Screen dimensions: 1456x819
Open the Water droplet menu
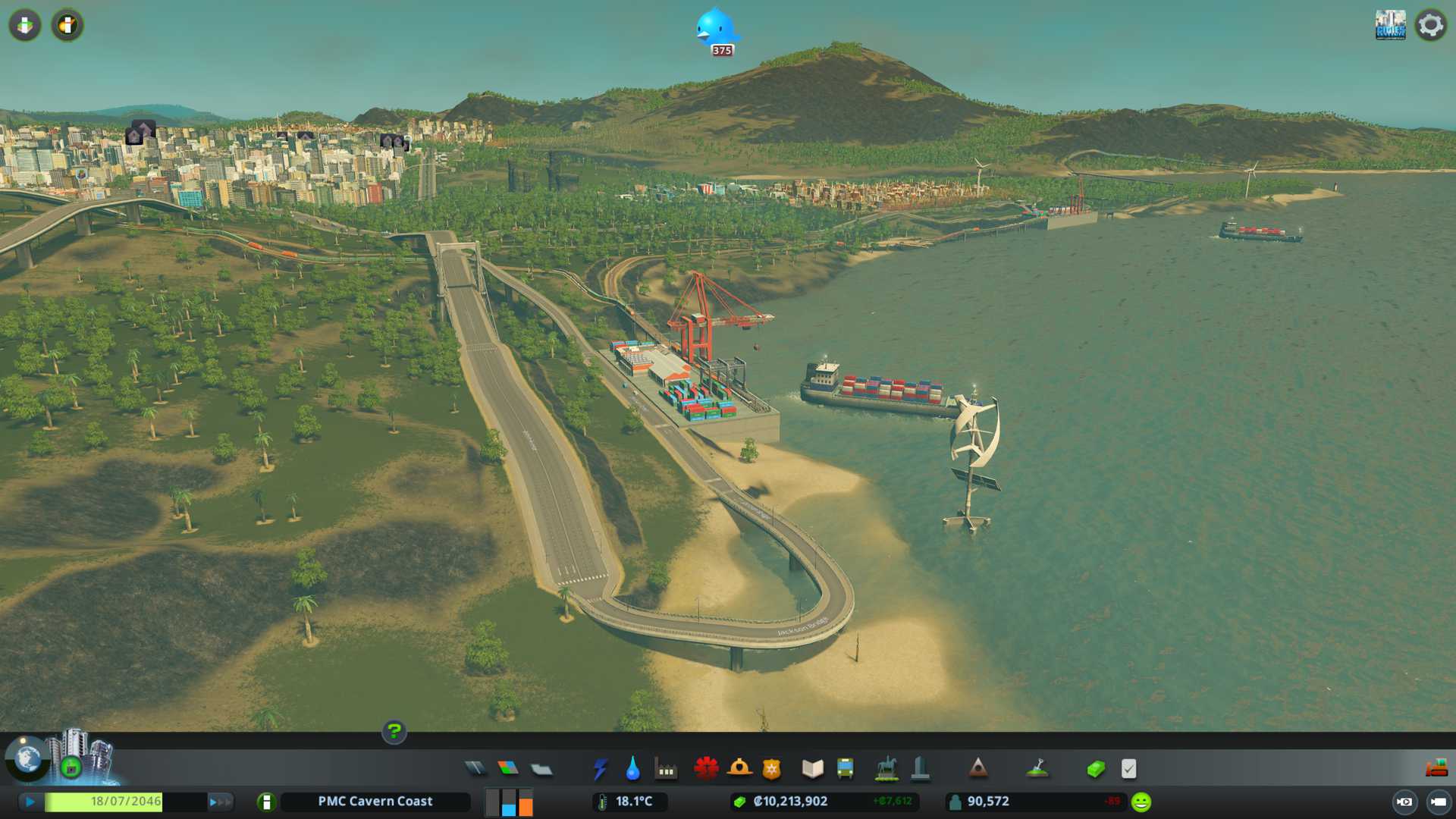[x=632, y=769]
